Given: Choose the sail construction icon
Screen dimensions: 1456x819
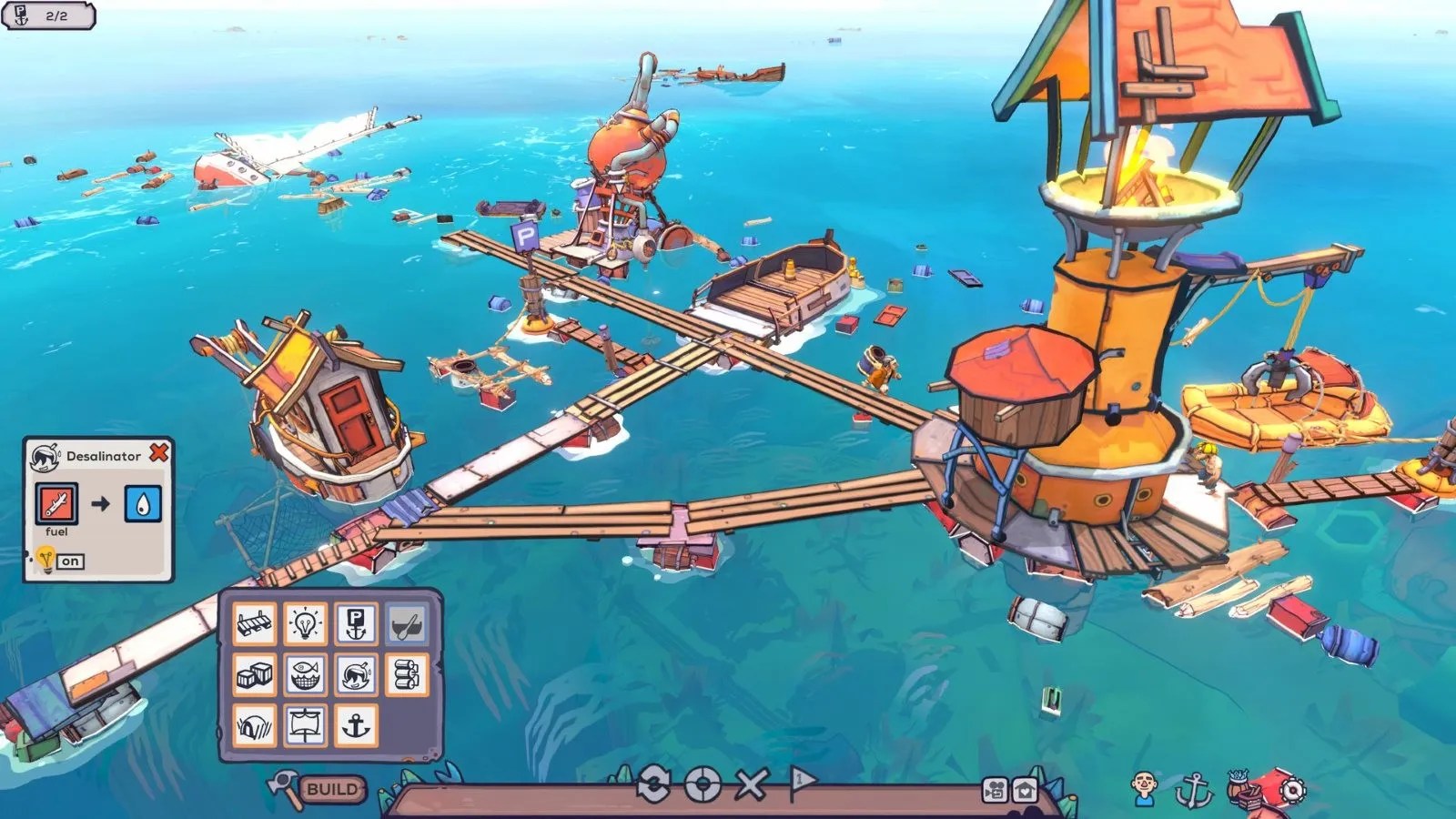Looking at the screenshot, I should (305, 725).
